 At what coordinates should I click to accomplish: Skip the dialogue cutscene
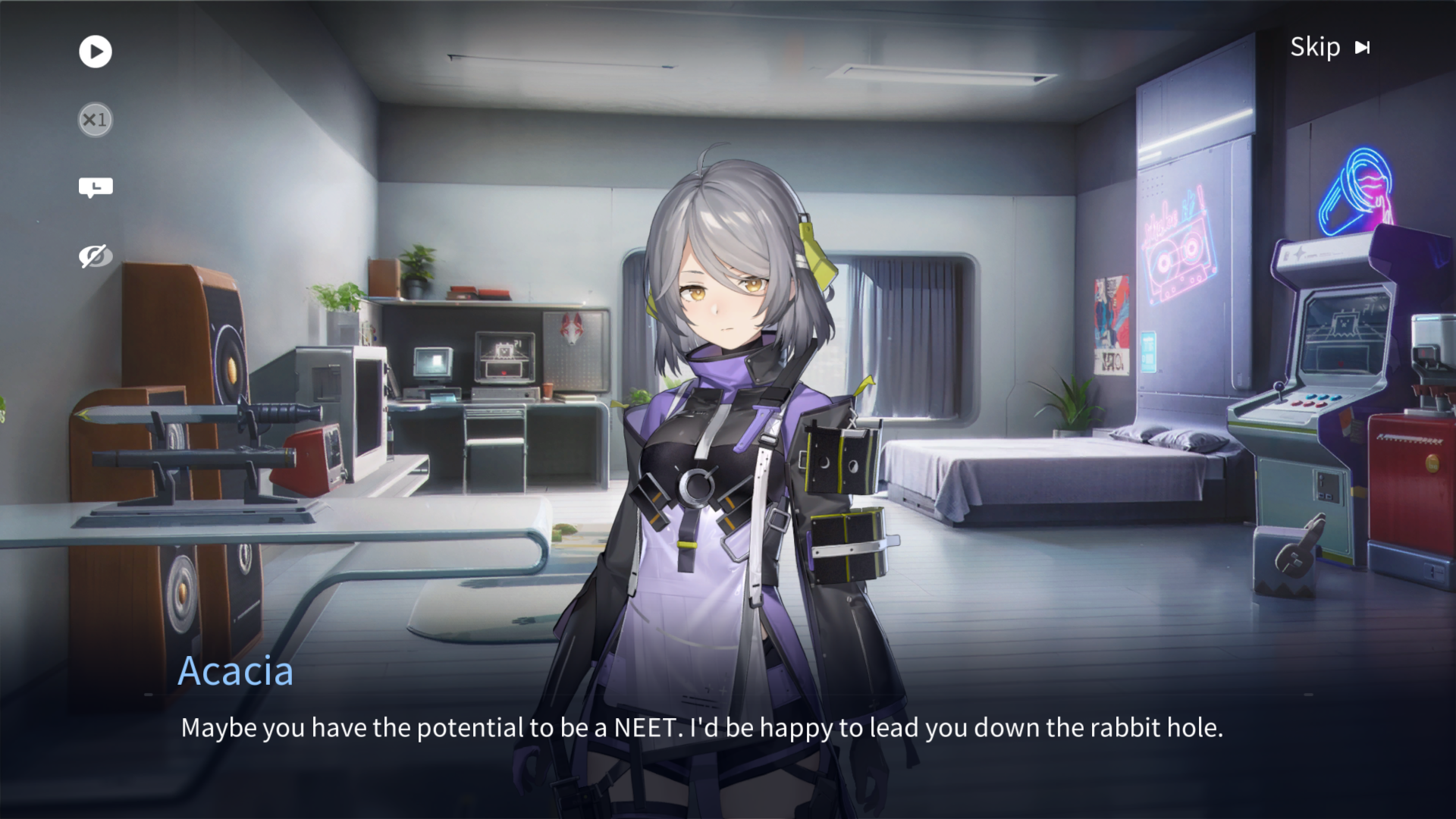1329,48
